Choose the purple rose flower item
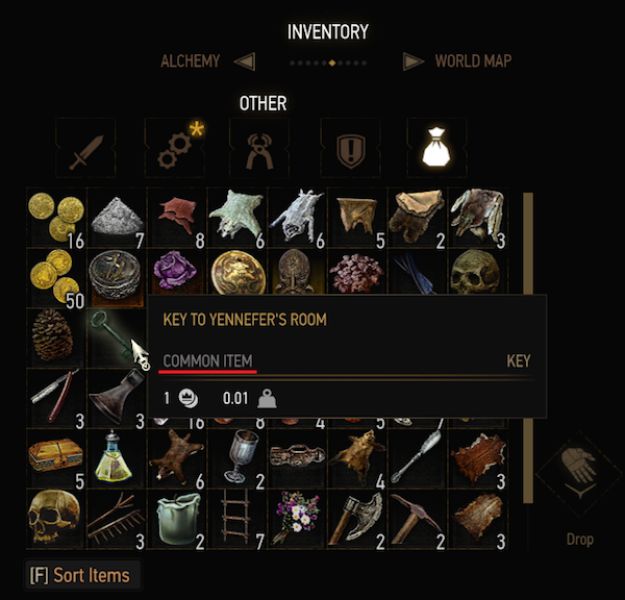 pos(175,273)
